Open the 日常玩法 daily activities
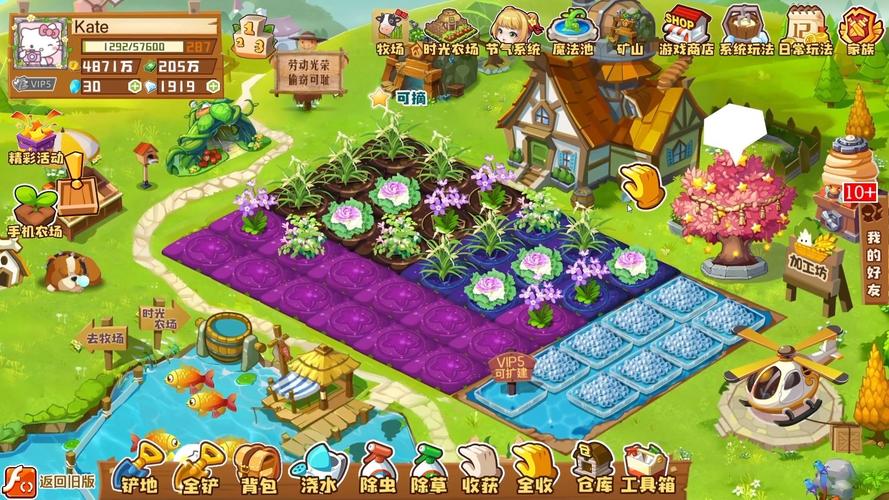 (804, 28)
